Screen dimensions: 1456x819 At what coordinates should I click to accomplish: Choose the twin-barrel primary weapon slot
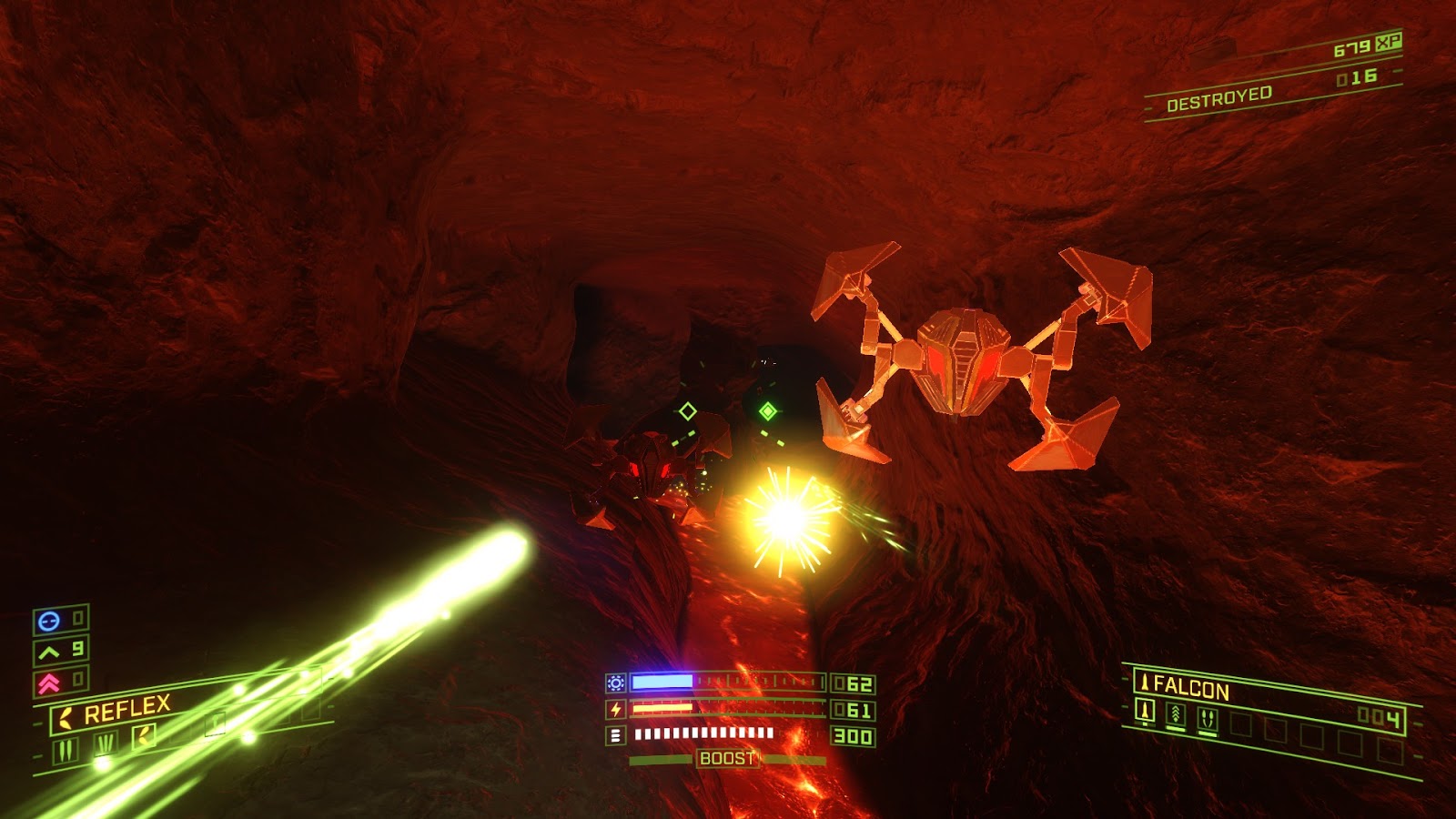[x=66, y=751]
